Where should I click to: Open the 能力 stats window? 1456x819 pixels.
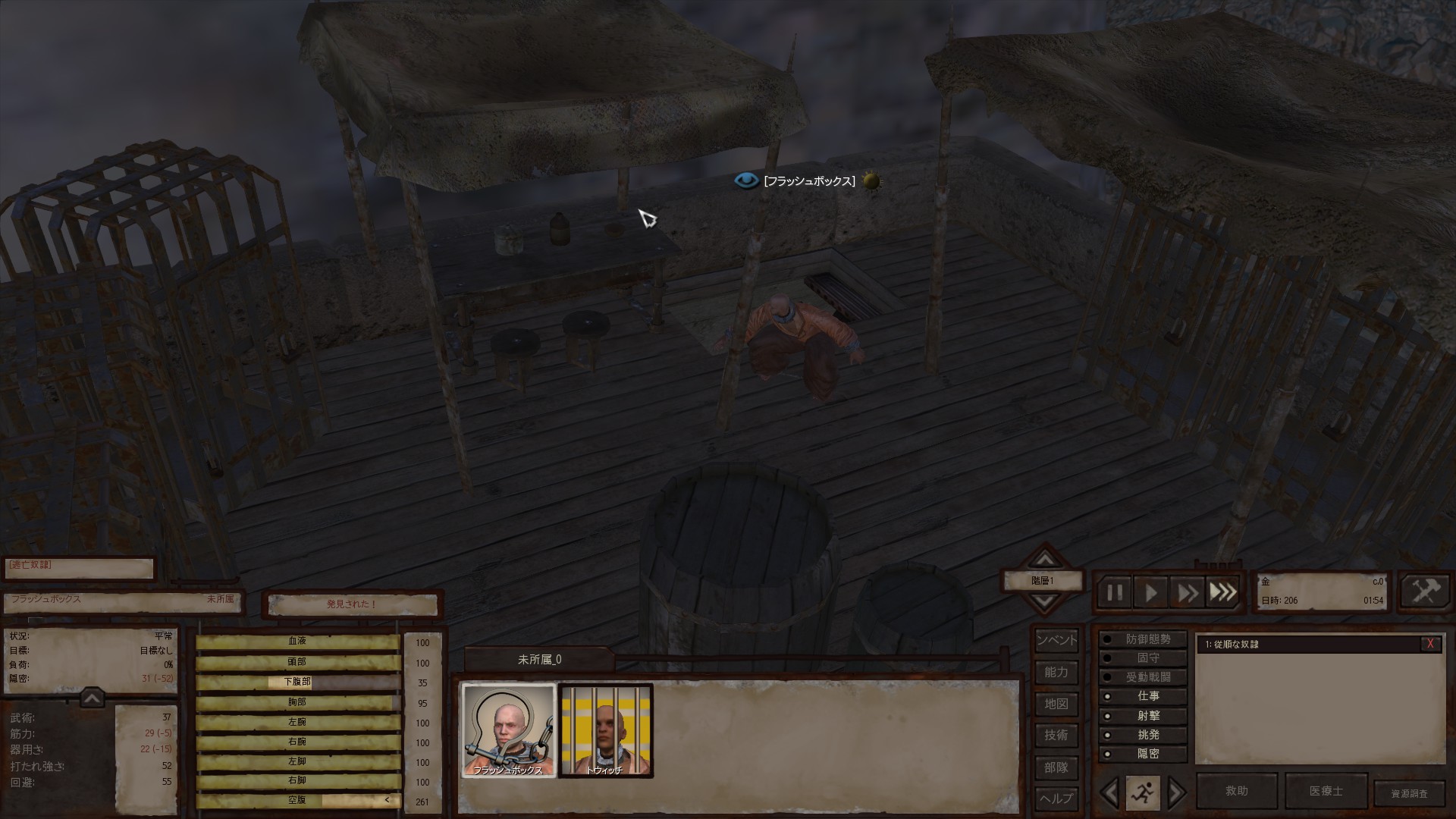click(x=1056, y=672)
